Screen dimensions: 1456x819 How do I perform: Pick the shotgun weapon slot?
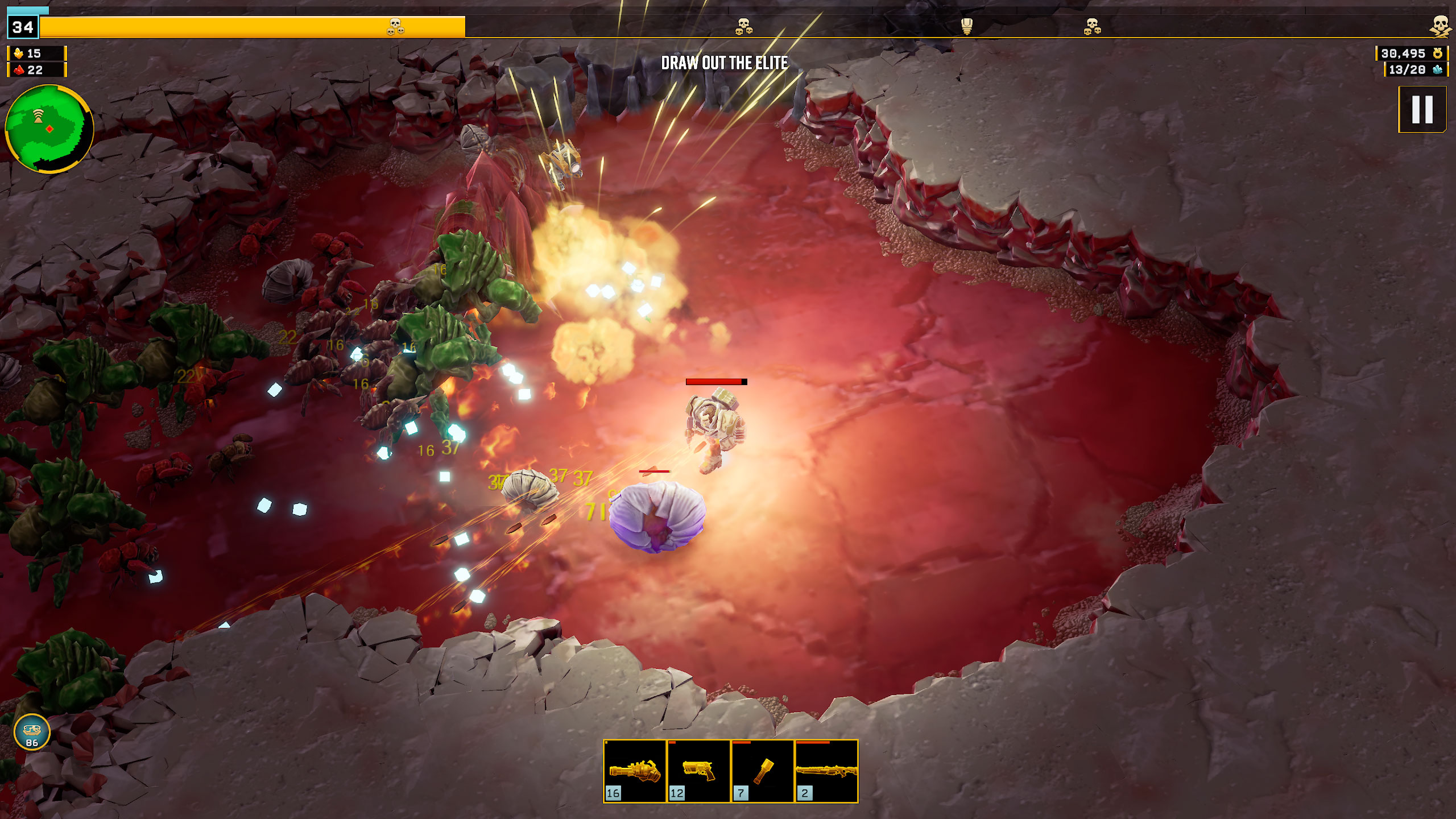pyautogui.click(x=826, y=771)
